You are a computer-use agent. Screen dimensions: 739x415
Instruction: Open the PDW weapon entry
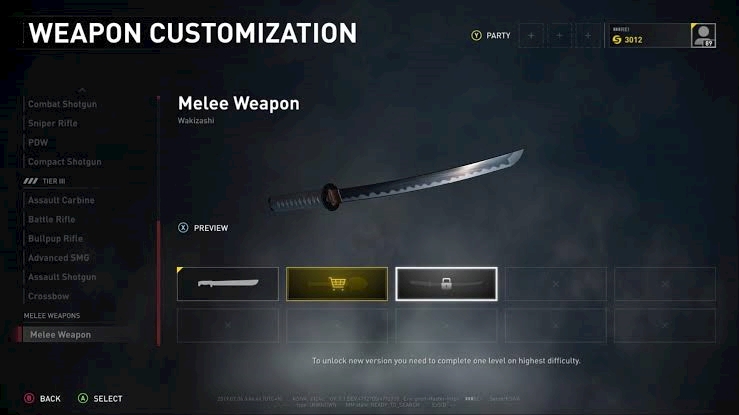pyautogui.click(x=38, y=142)
